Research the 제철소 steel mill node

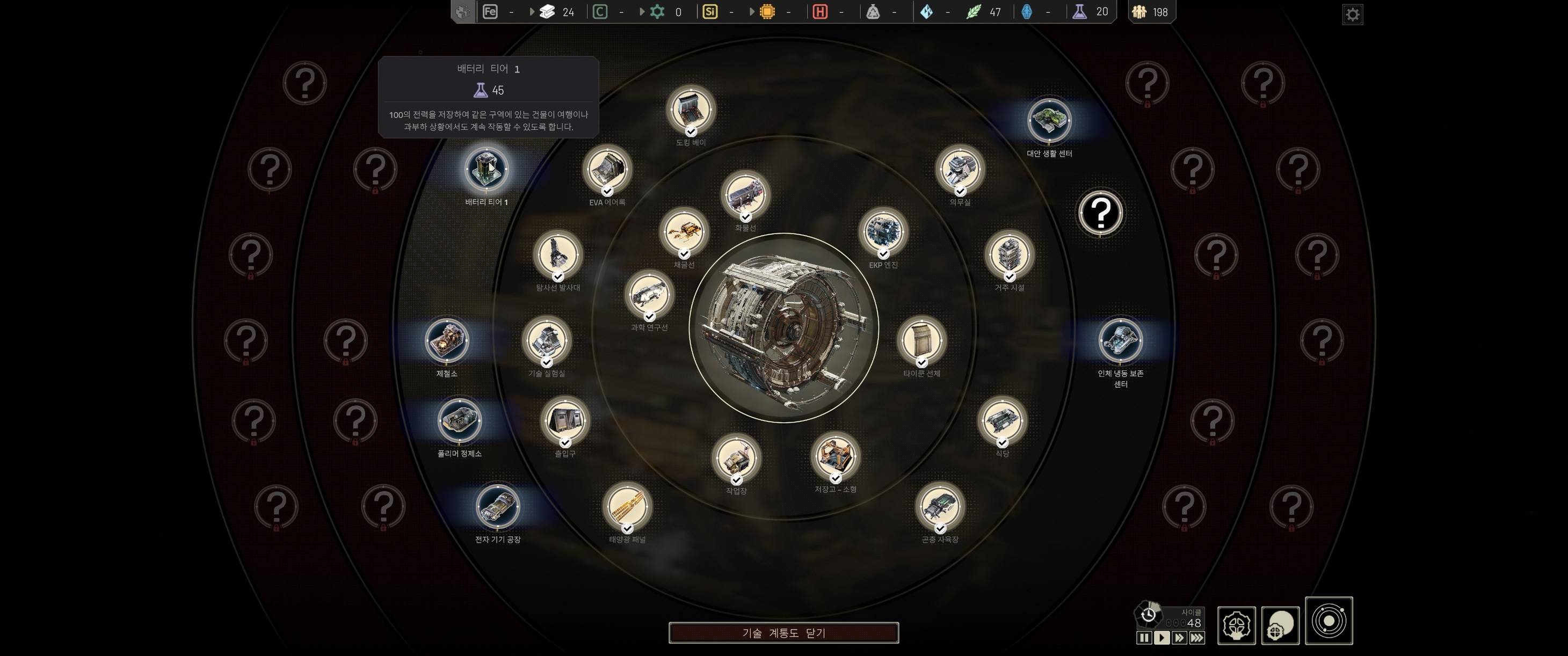pyautogui.click(x=447, y=340)
